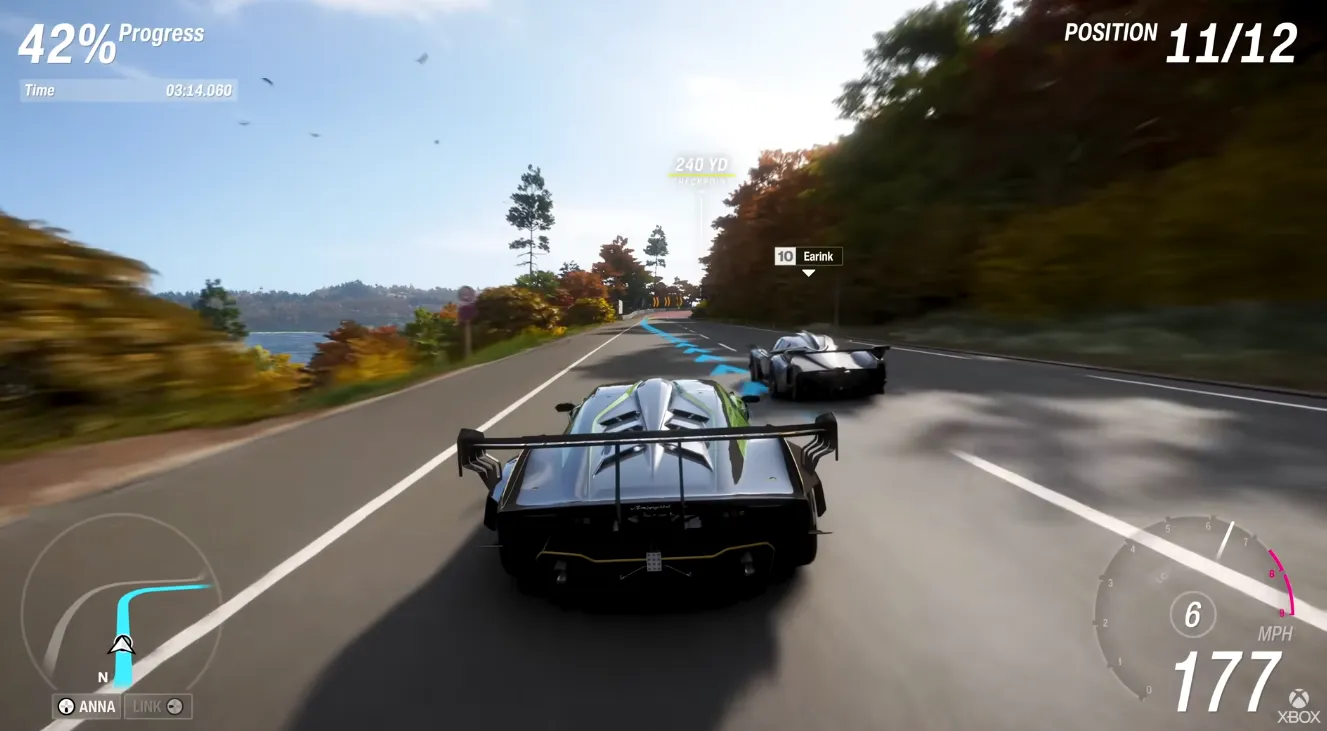This screenshot has width=1327, height=731.
Task: Click the race time 03:14.060
Action: pyautogui.click(x=196, y=90)
